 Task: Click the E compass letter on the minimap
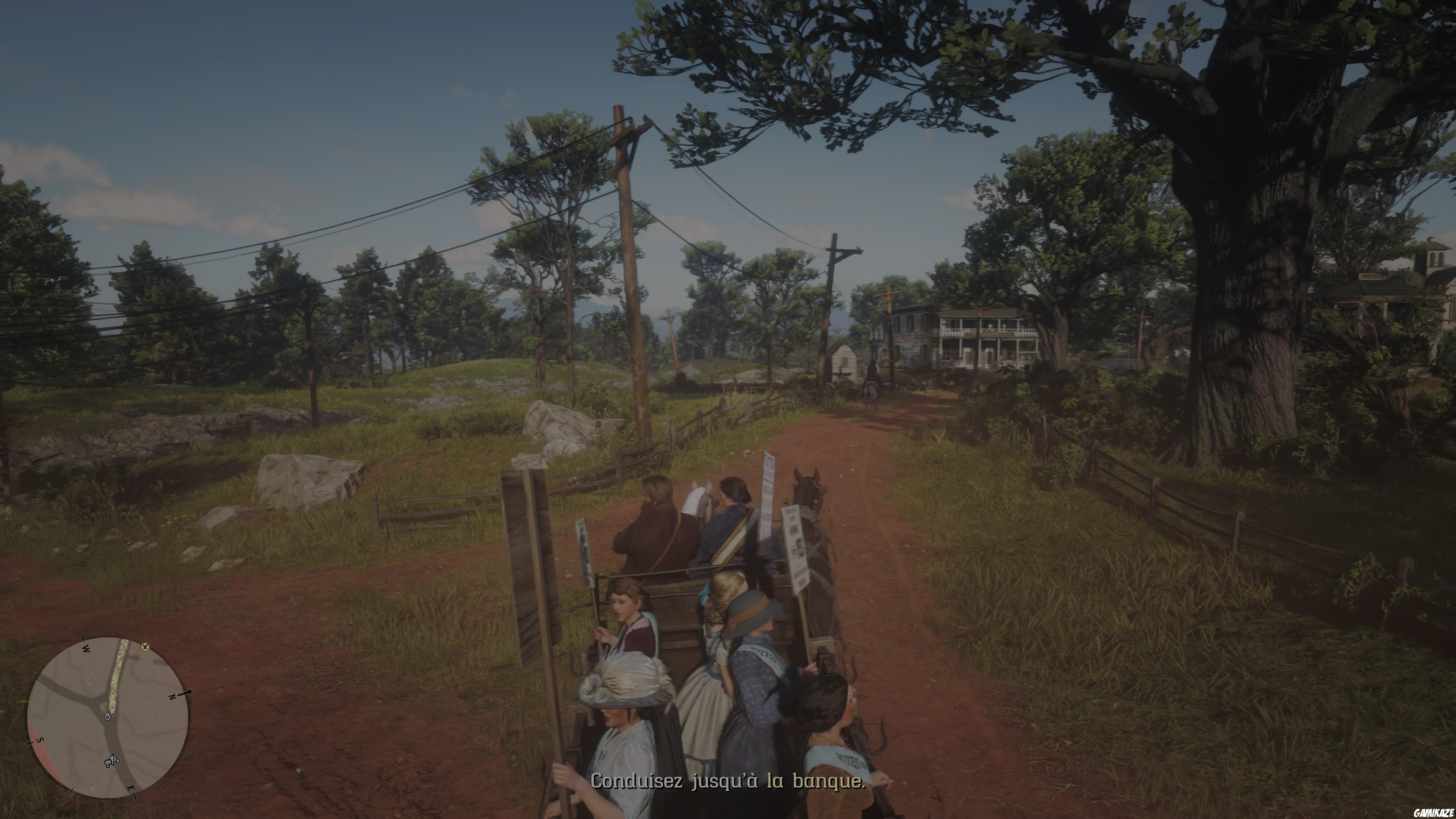click(x=132, y=789)
